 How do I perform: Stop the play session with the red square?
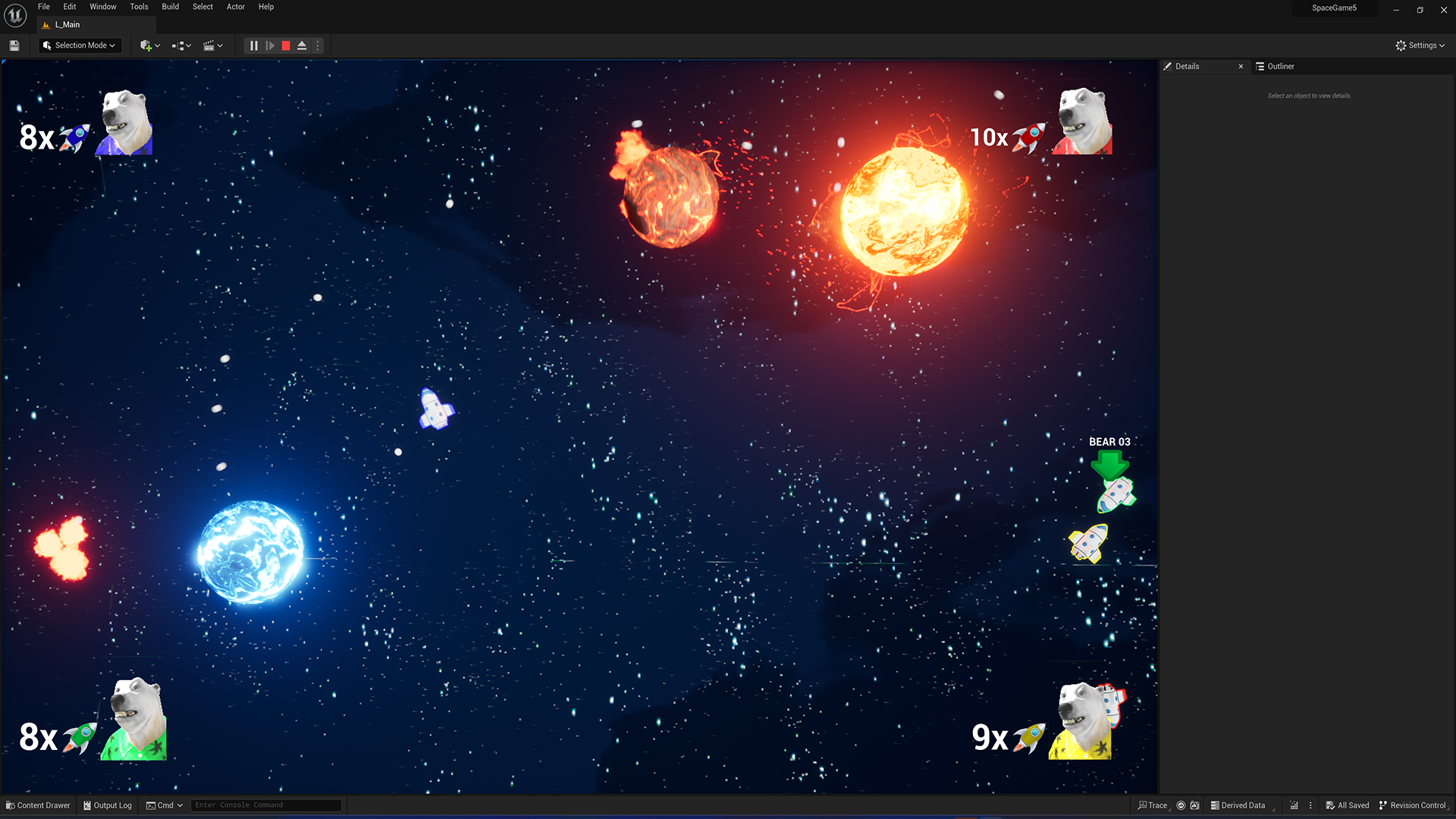[x=286, y=45]
